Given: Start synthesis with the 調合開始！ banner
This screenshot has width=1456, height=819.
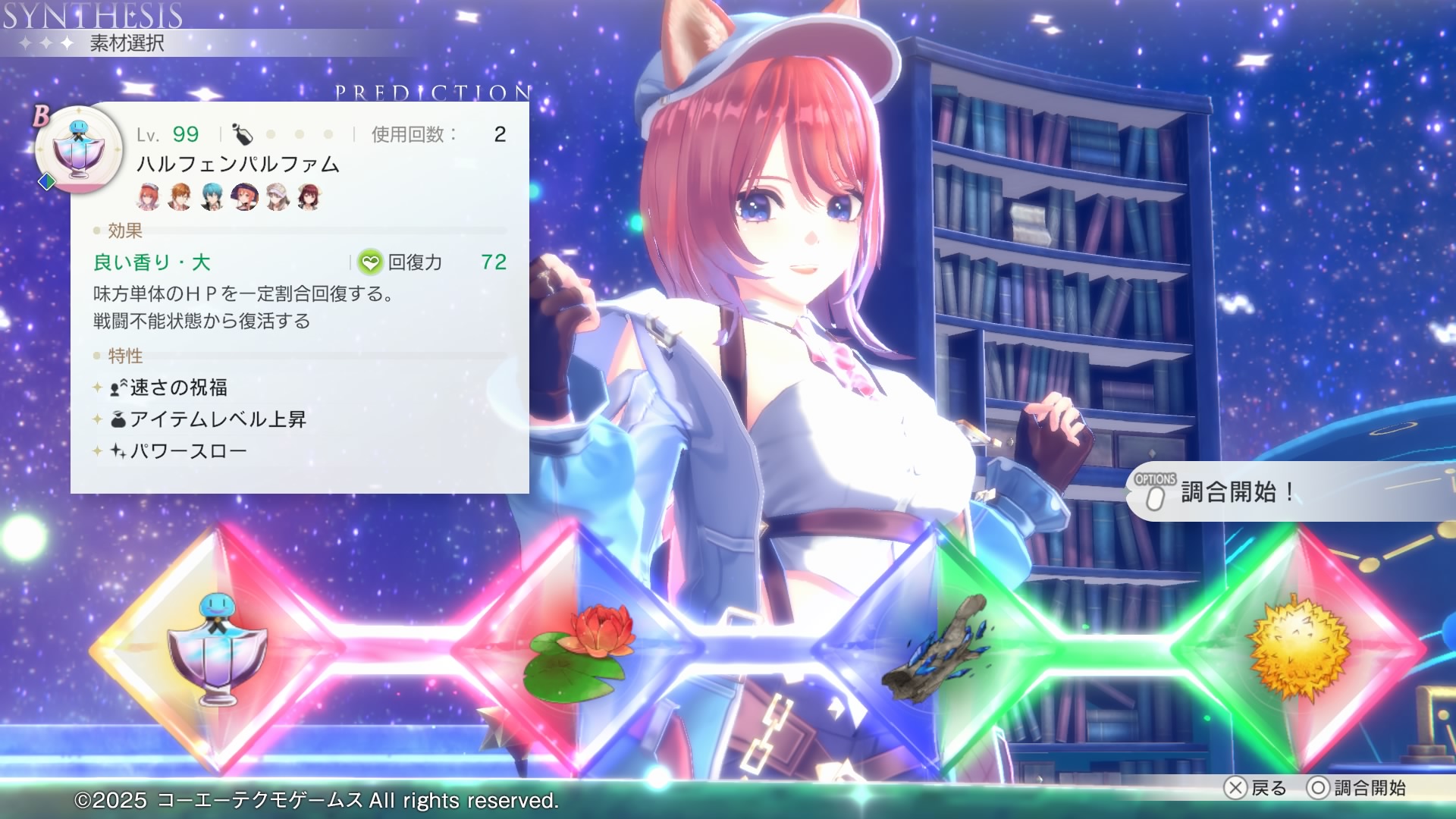Looking at the screenshot, I should pyautogui.click(x=1236, y=492).
